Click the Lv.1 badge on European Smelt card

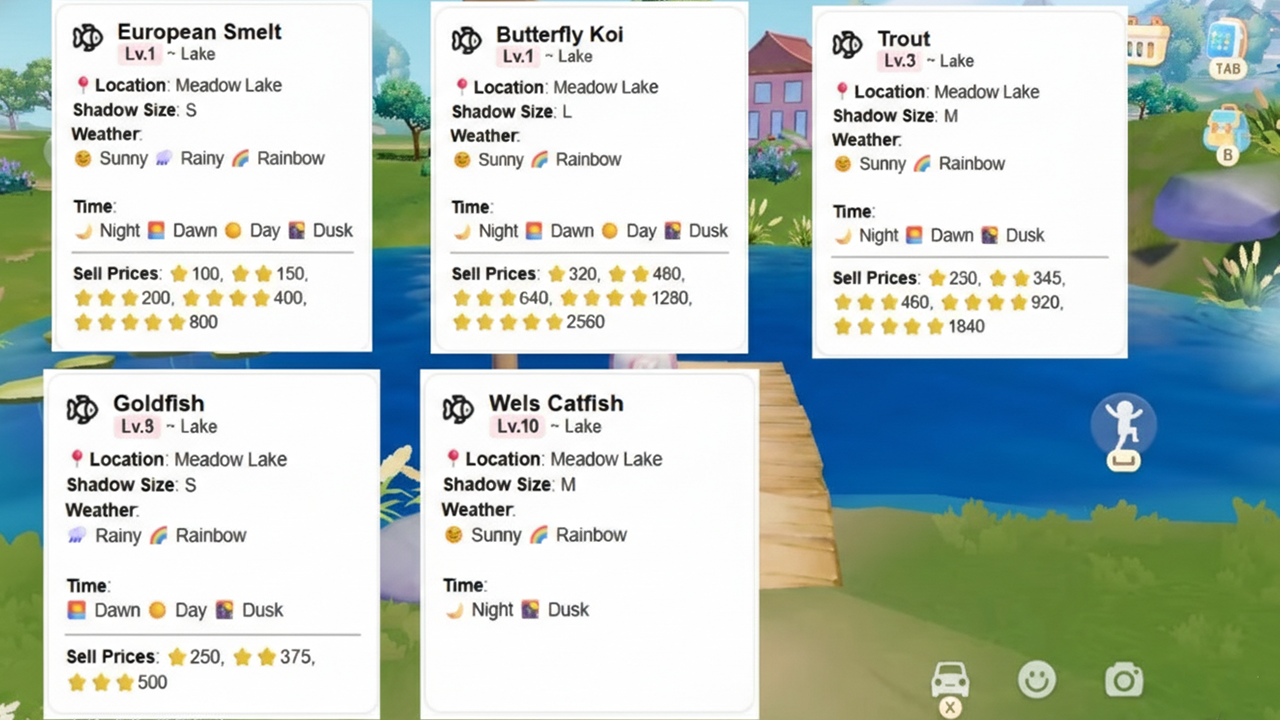pos(141,54)
